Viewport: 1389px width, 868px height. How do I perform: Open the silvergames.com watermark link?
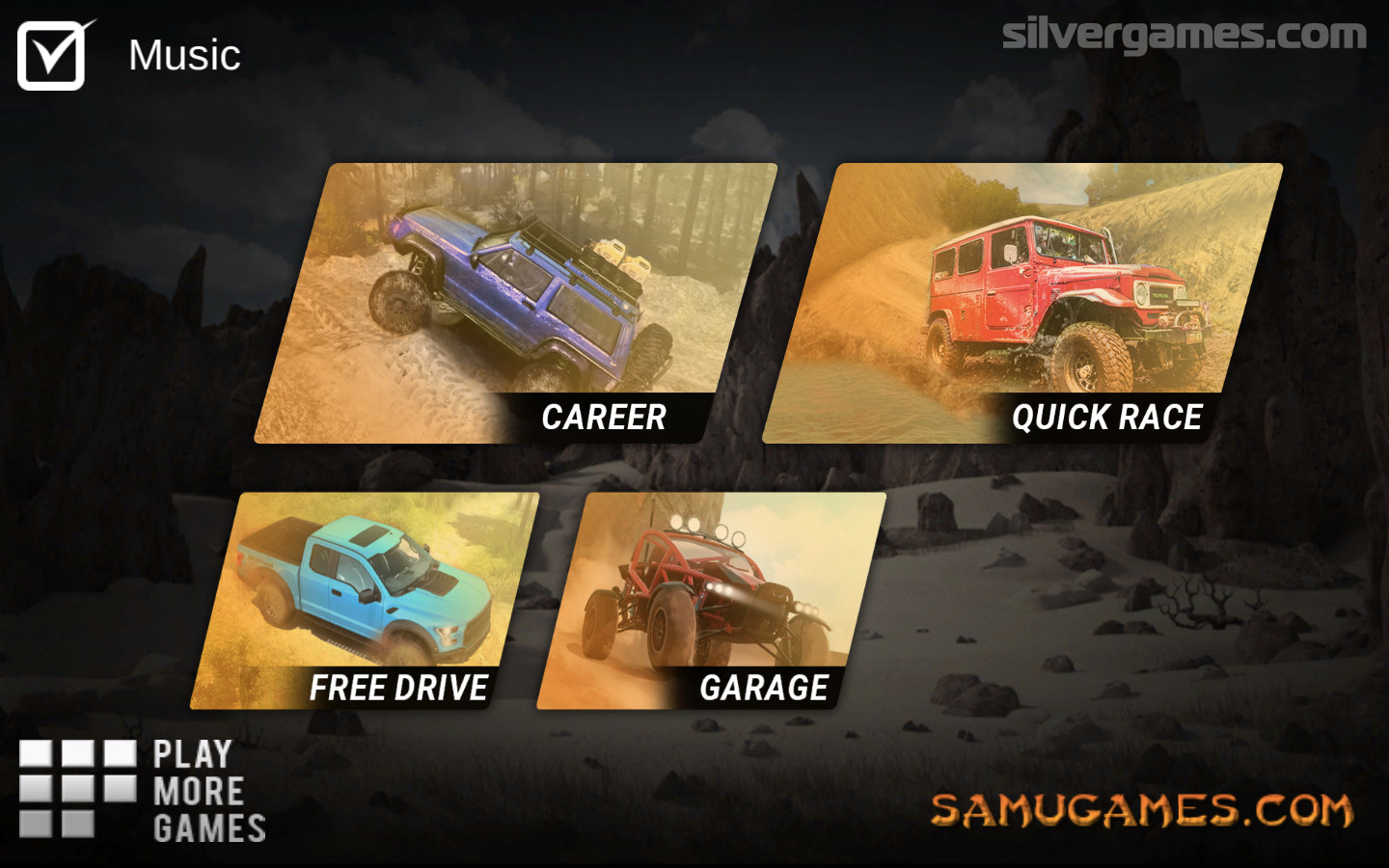coord(1184,36)
